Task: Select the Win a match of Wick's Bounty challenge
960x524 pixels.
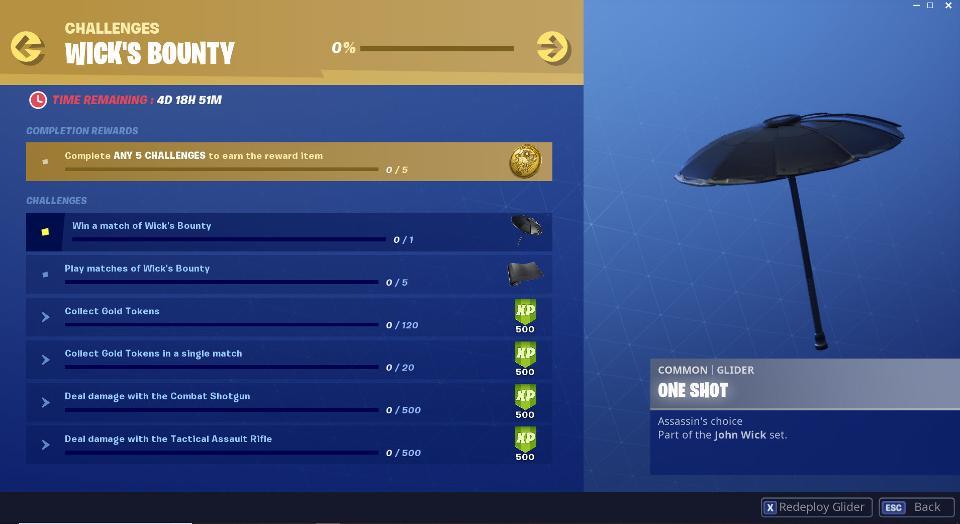Action: coord(288,232)
